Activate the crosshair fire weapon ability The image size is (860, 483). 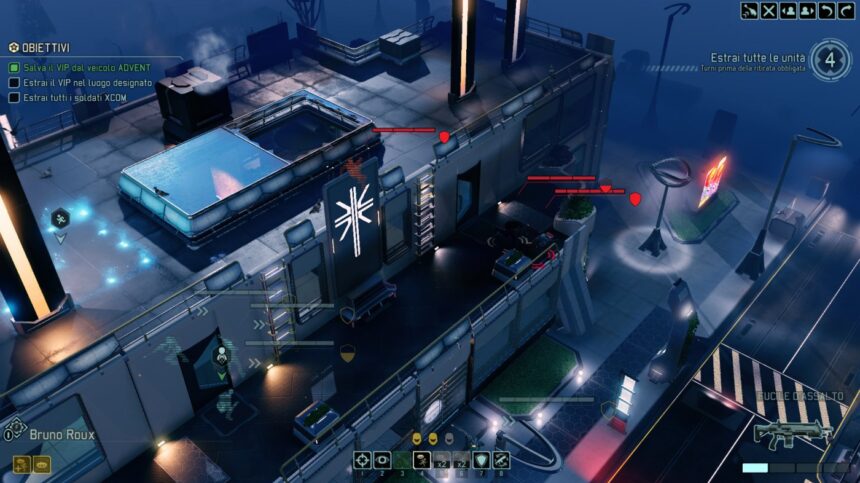coord(362,460)
